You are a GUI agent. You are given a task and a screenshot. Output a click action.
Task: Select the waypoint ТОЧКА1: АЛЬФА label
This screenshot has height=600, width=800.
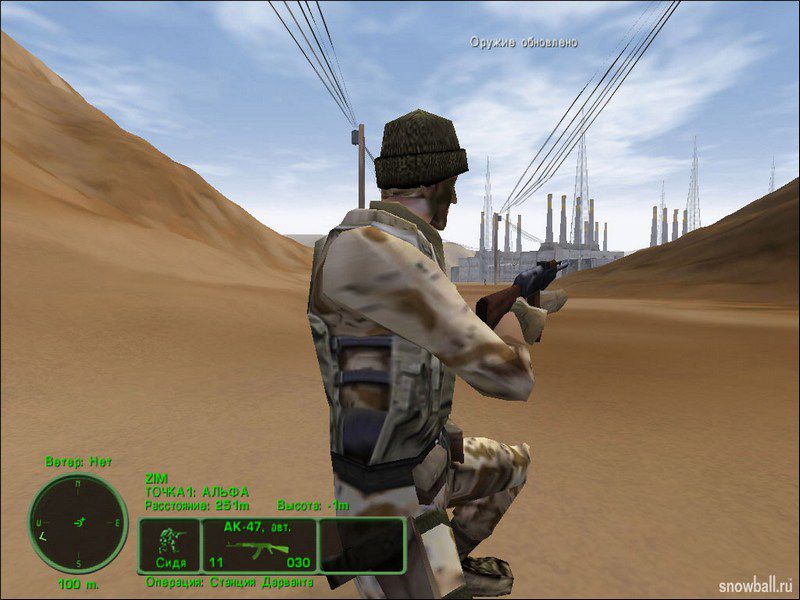(x=197, y=492)
